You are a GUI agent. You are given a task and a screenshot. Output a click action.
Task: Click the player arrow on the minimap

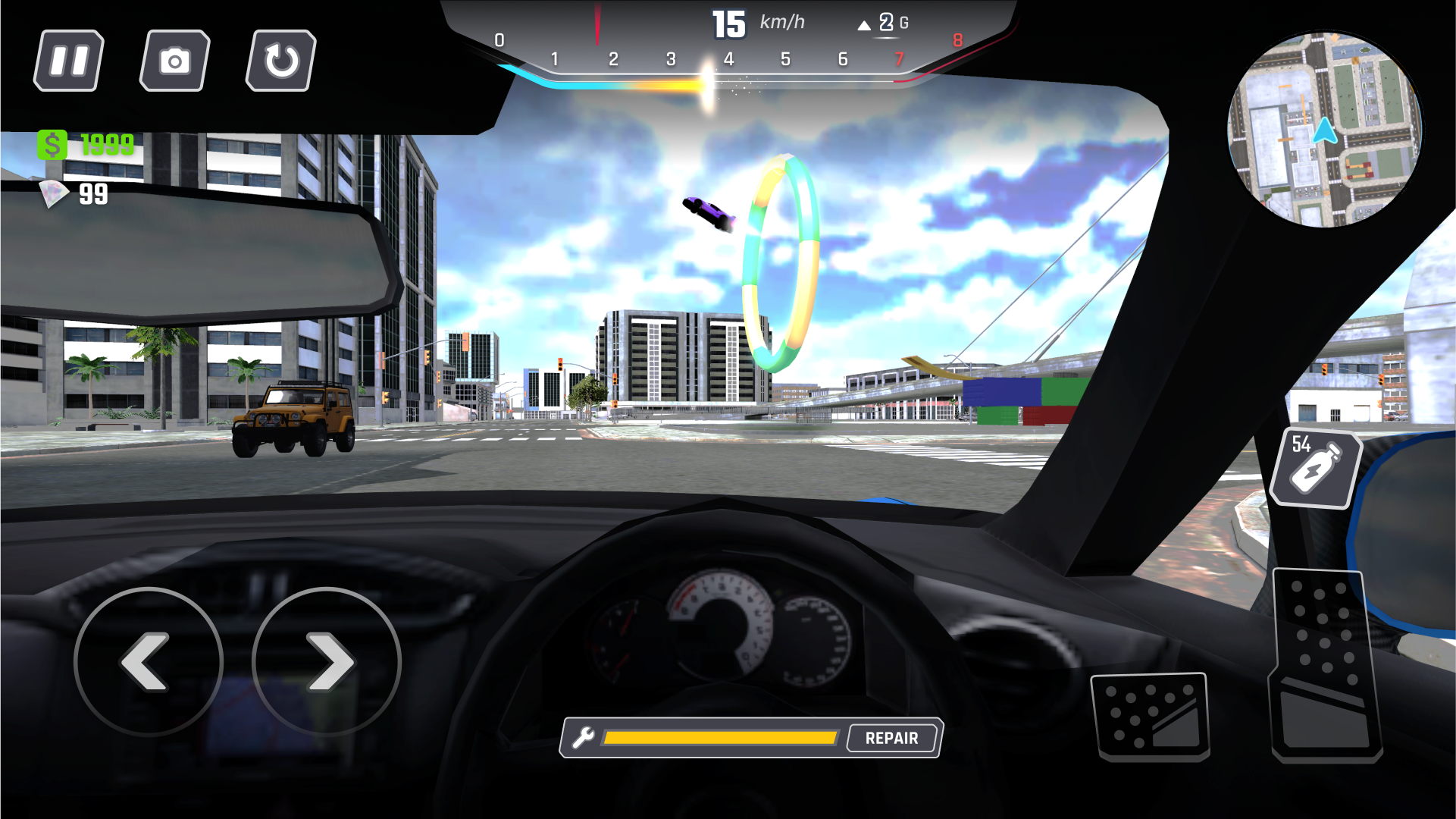pos(1325,132)
